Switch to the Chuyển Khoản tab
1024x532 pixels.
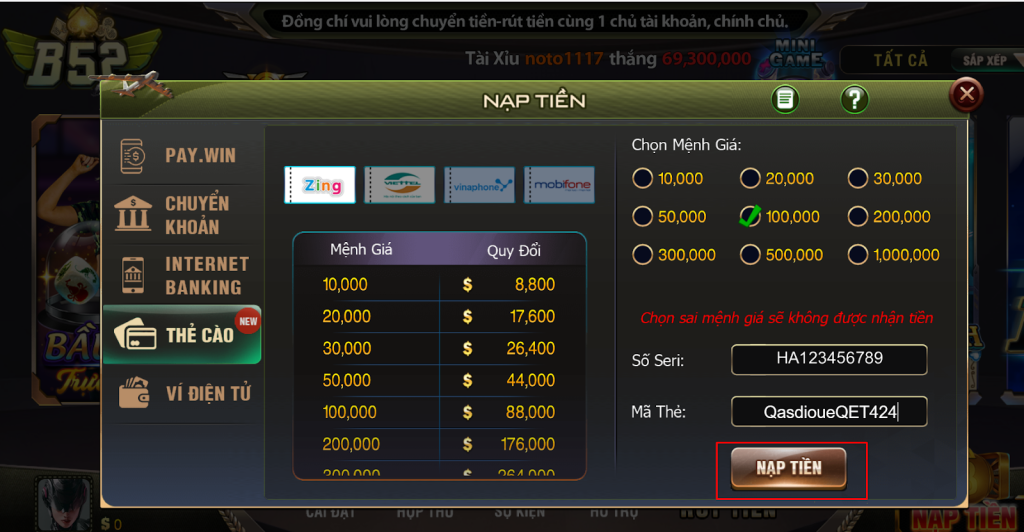click(x=182, y=214)
